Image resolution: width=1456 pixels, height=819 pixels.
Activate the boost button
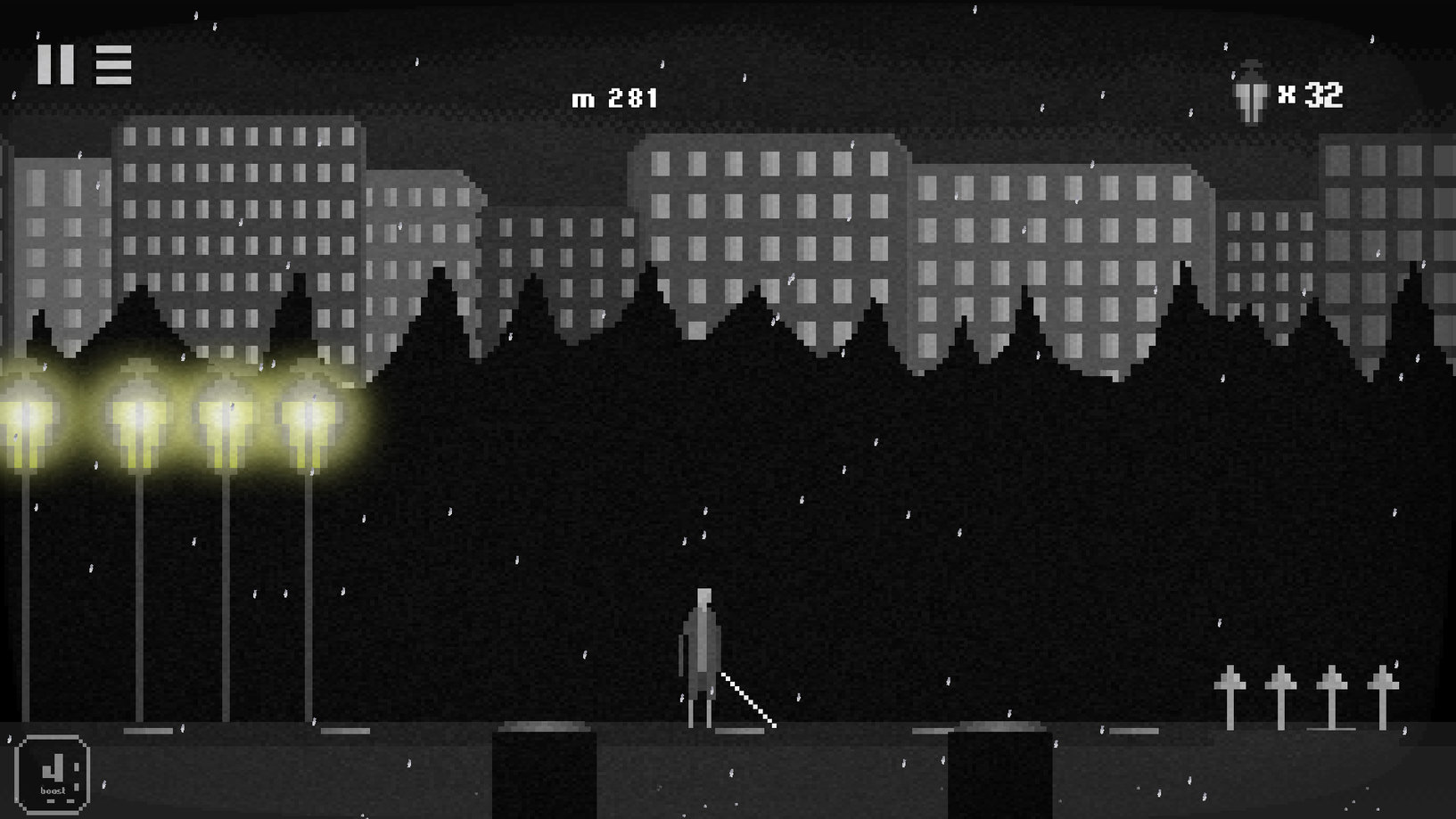(53, 774)
